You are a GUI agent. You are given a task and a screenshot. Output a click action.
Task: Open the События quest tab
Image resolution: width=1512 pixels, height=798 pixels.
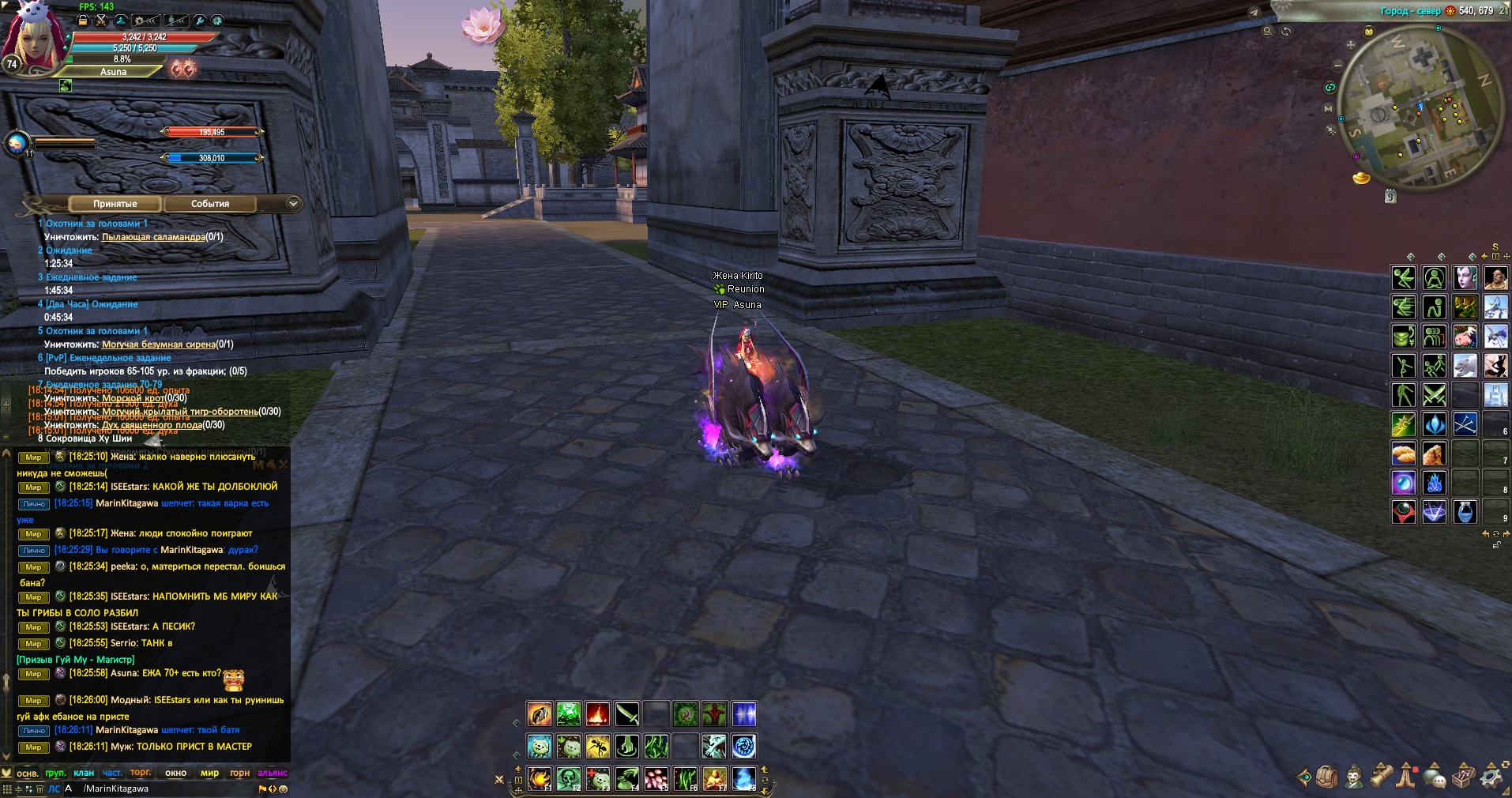(x=210, y=204)
